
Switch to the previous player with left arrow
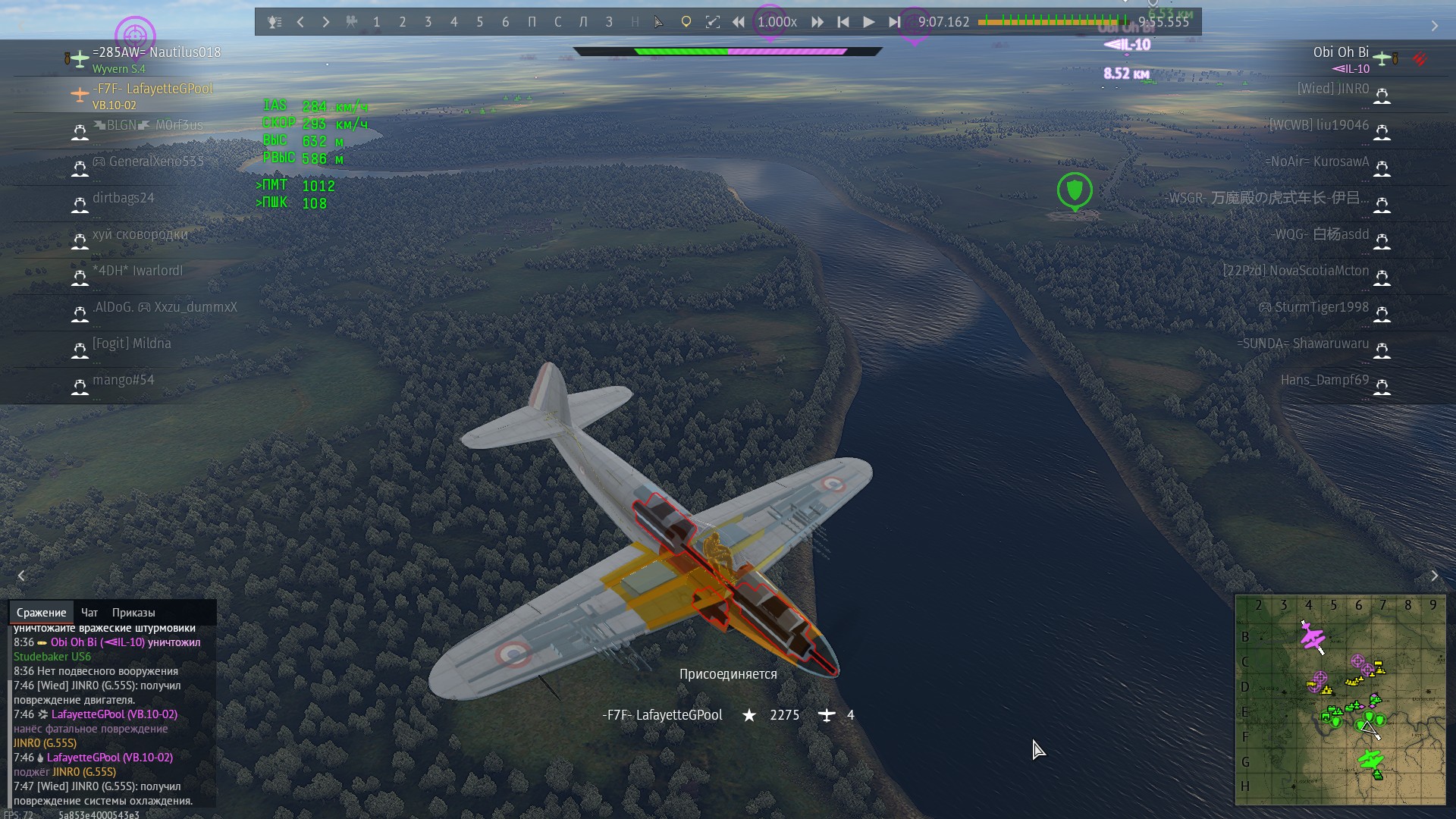click(x=300, y=22)
